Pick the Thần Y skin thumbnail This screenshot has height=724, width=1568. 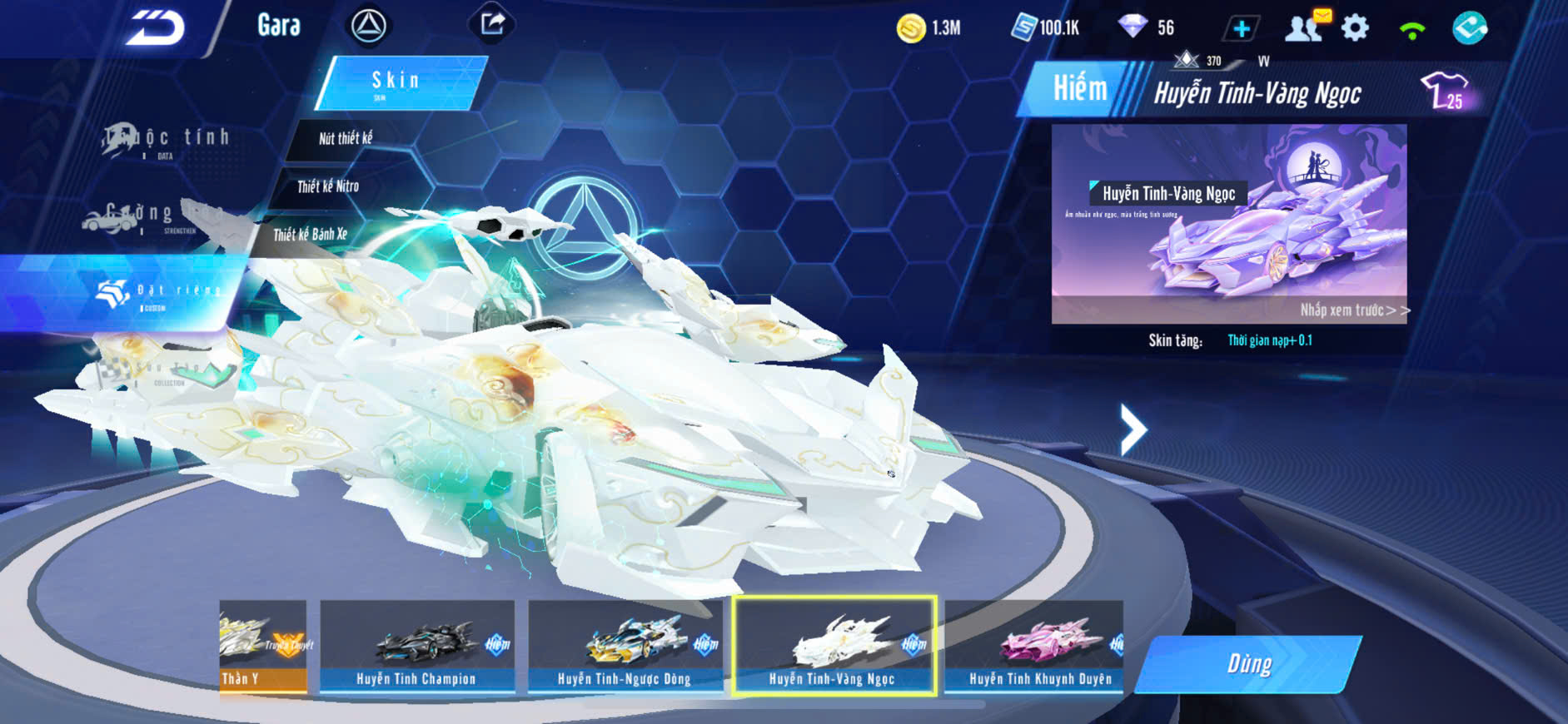[262, 646]
